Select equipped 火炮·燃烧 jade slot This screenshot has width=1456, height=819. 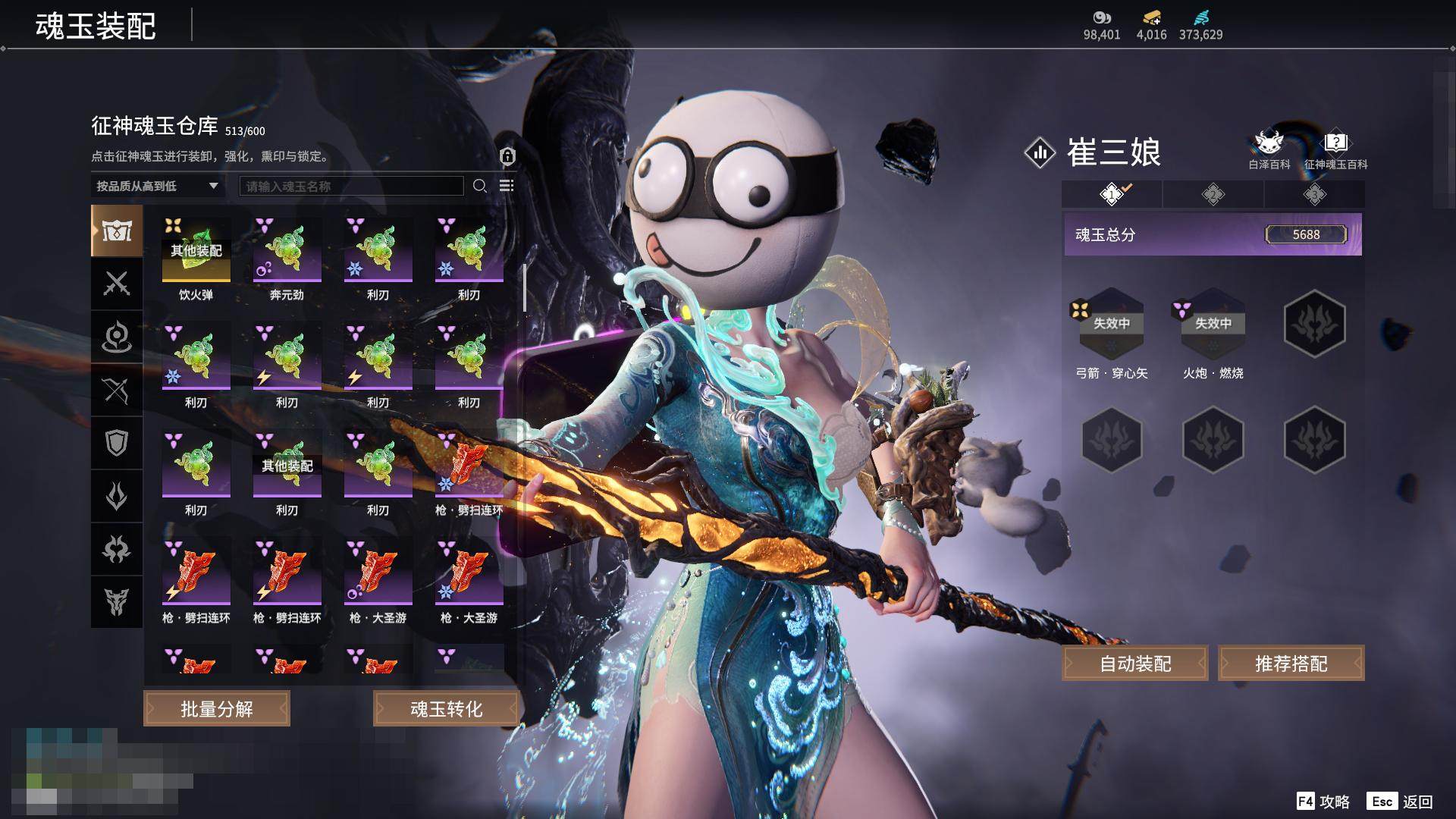pos(1213,325)
